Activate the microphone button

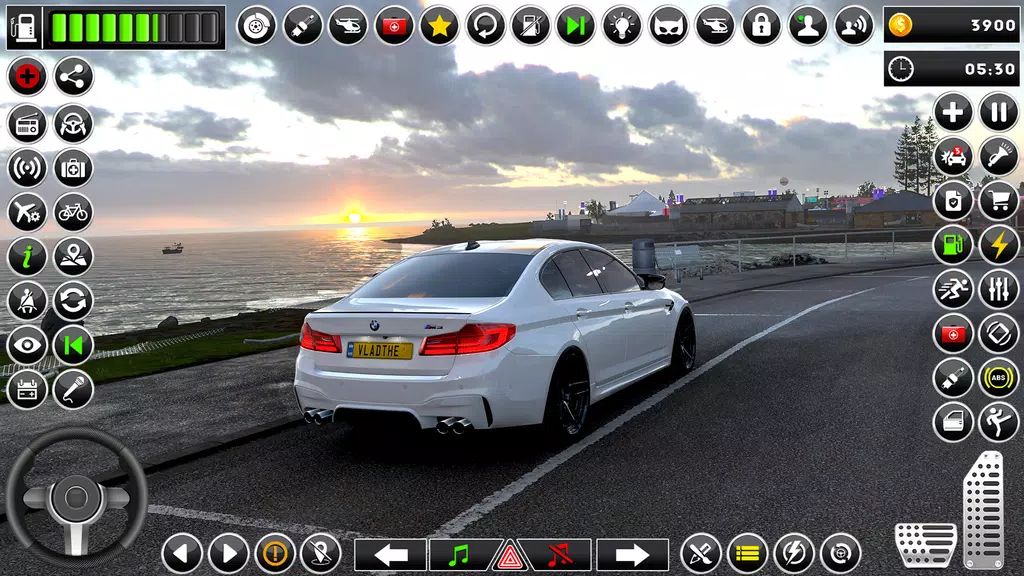(73, 390)
